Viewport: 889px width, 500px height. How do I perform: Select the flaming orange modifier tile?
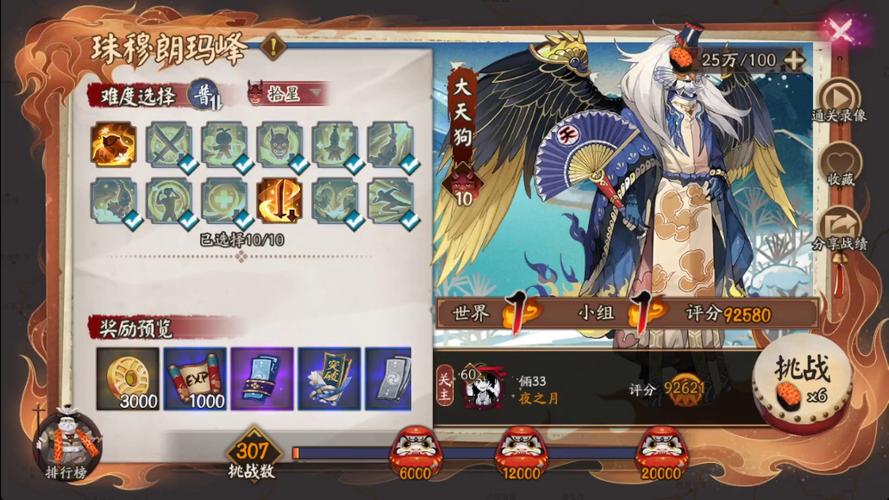tap(113, 145)
